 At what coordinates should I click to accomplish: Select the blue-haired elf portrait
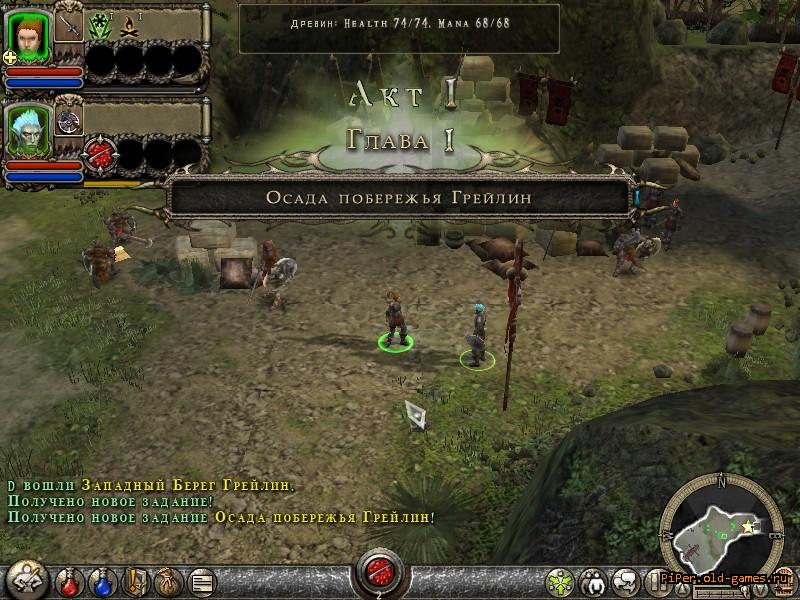click(30, 127)
